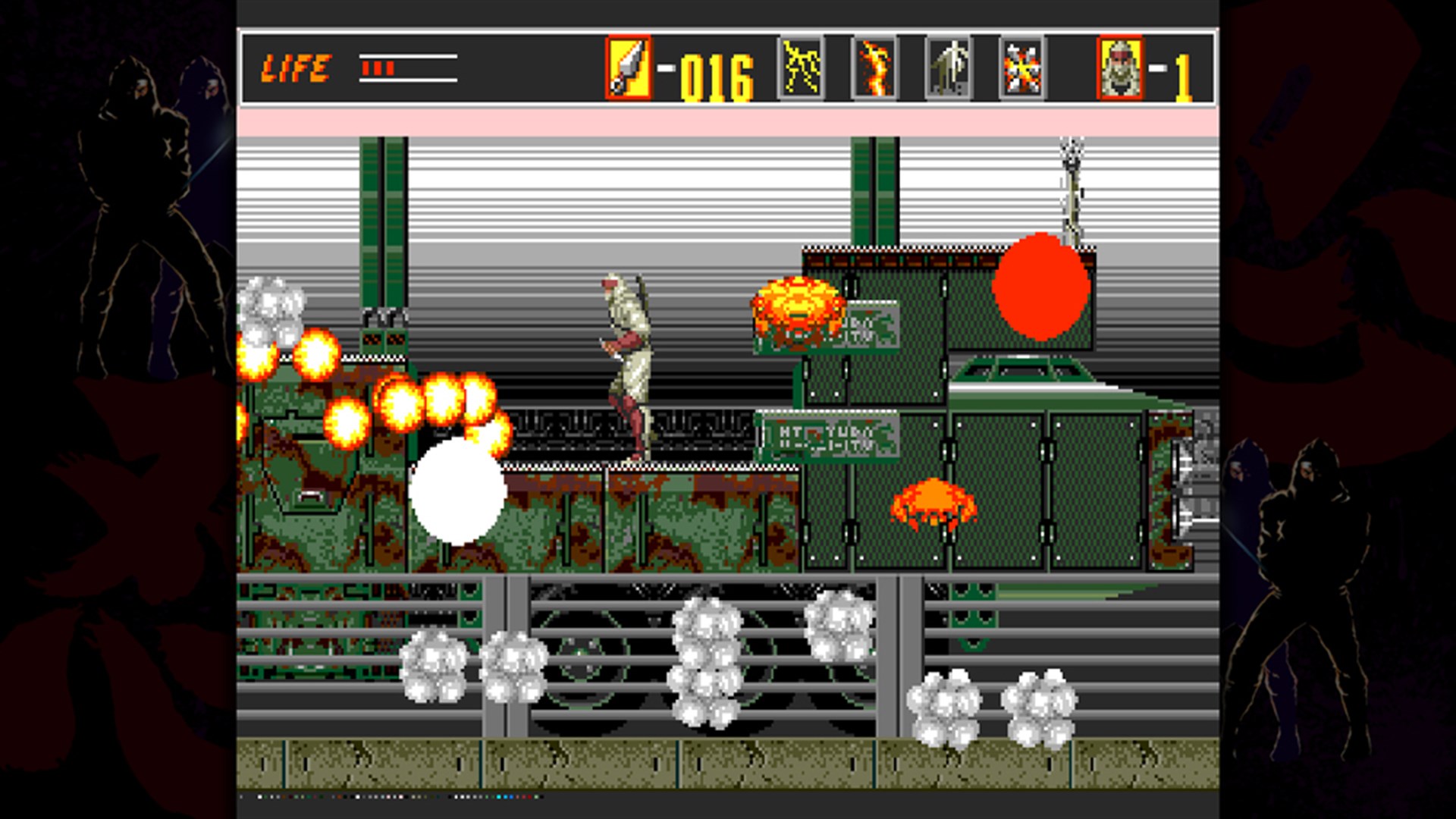The width and height of the screenshot is (1456, 819).
Task: Click the empty portion of the LIFE gauge
Action: 428,67
